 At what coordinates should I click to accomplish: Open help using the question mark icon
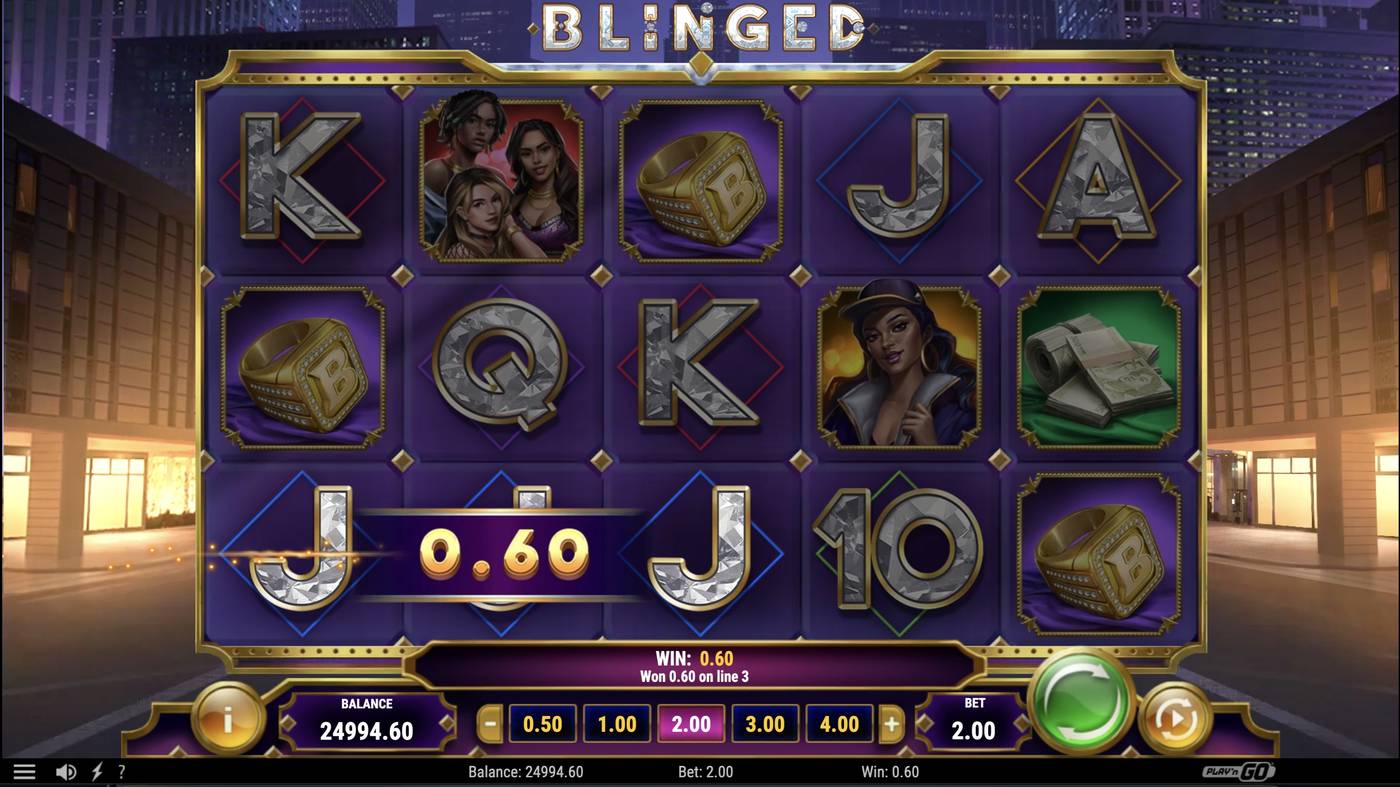tap(121, 771)
